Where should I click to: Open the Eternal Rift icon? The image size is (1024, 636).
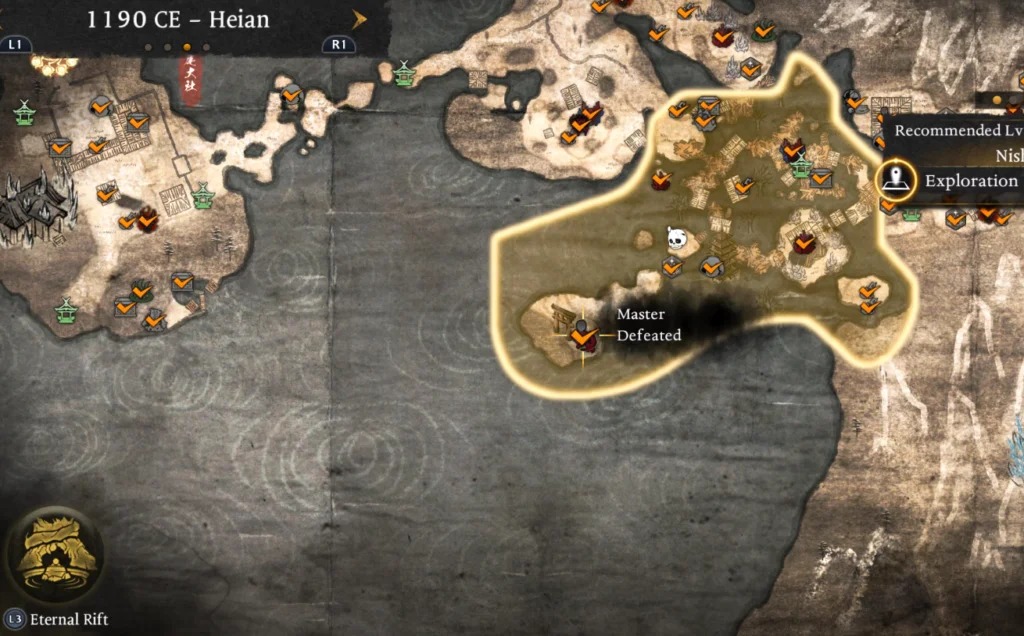pos(53,555)
